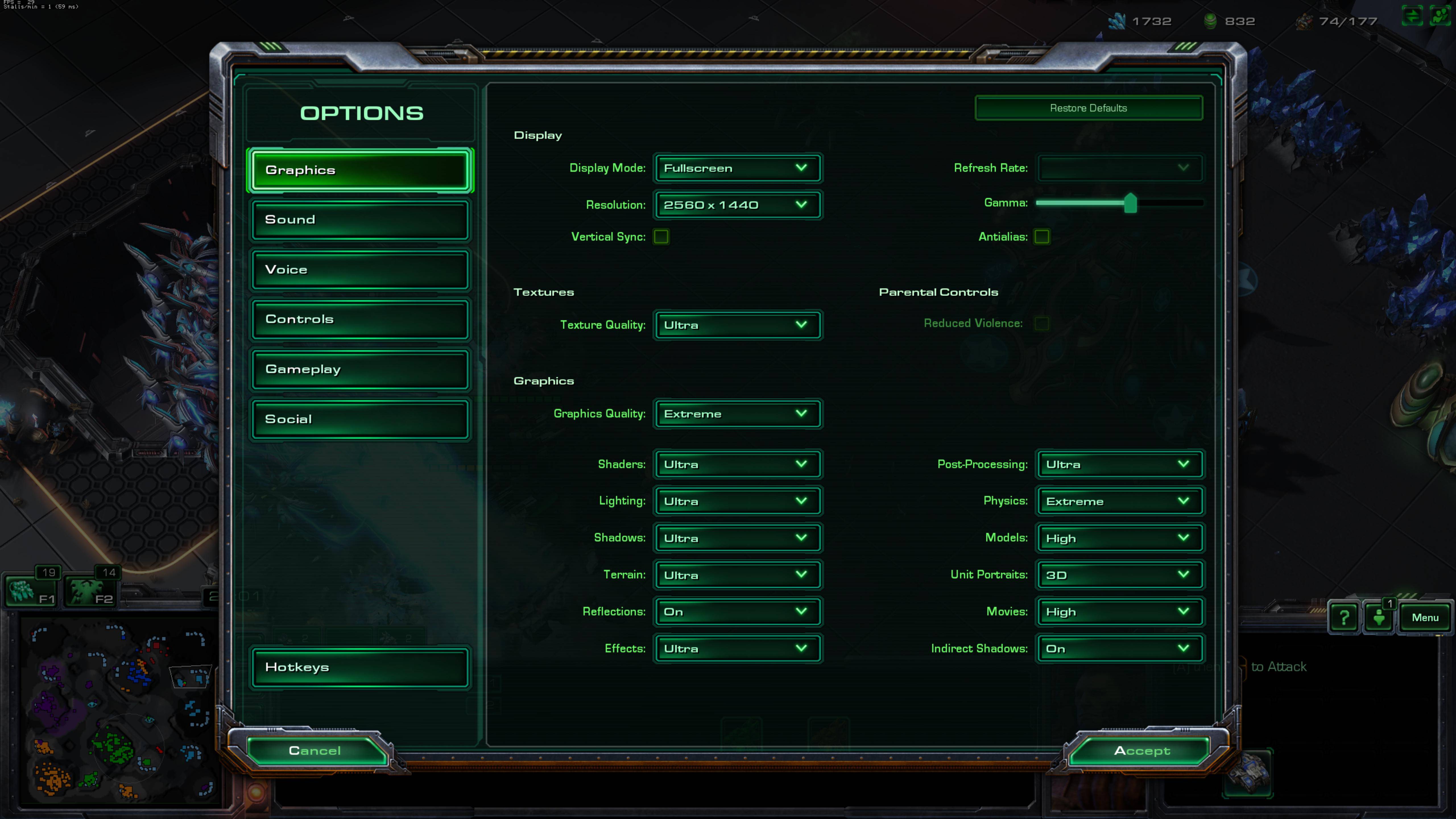The width and height of the screenshot is (1456, 819).
Task: Expand the Display Mode dropdown
Action: click(737, 168)
